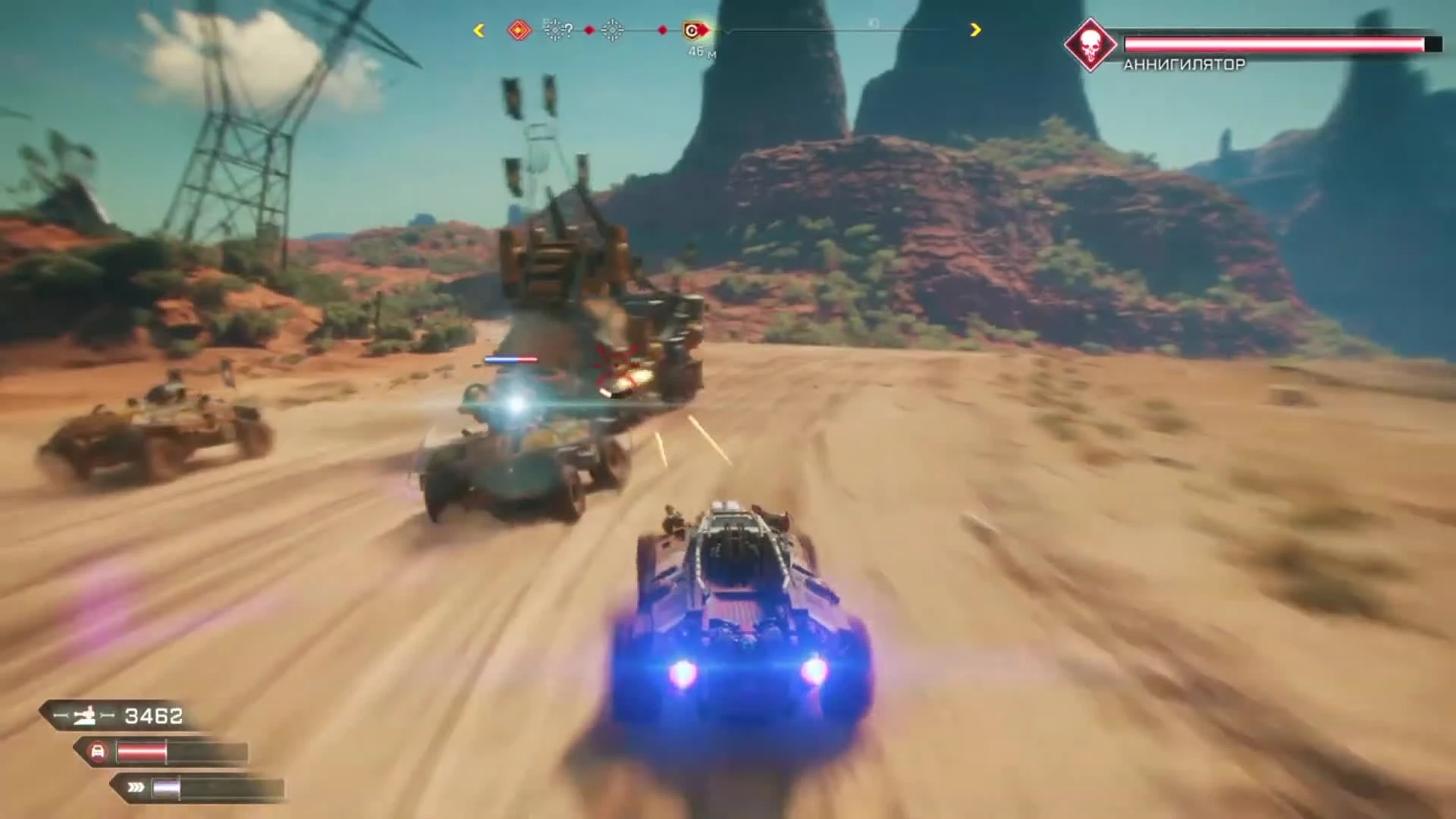Click the red diamond waypoint icon on compass
1456x819 pixels.
[x=518, y=28]
